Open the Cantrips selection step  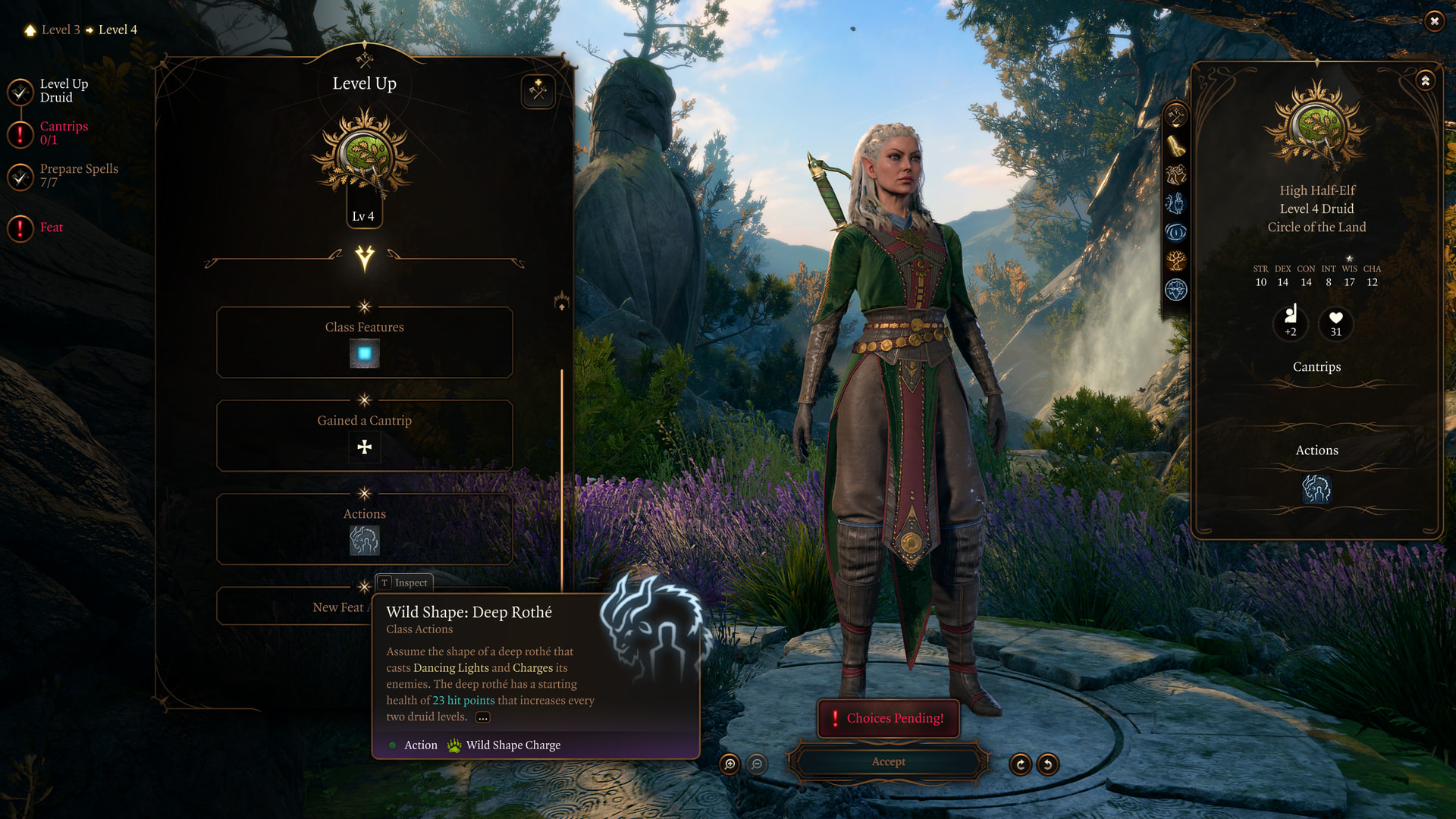[64, 133]
